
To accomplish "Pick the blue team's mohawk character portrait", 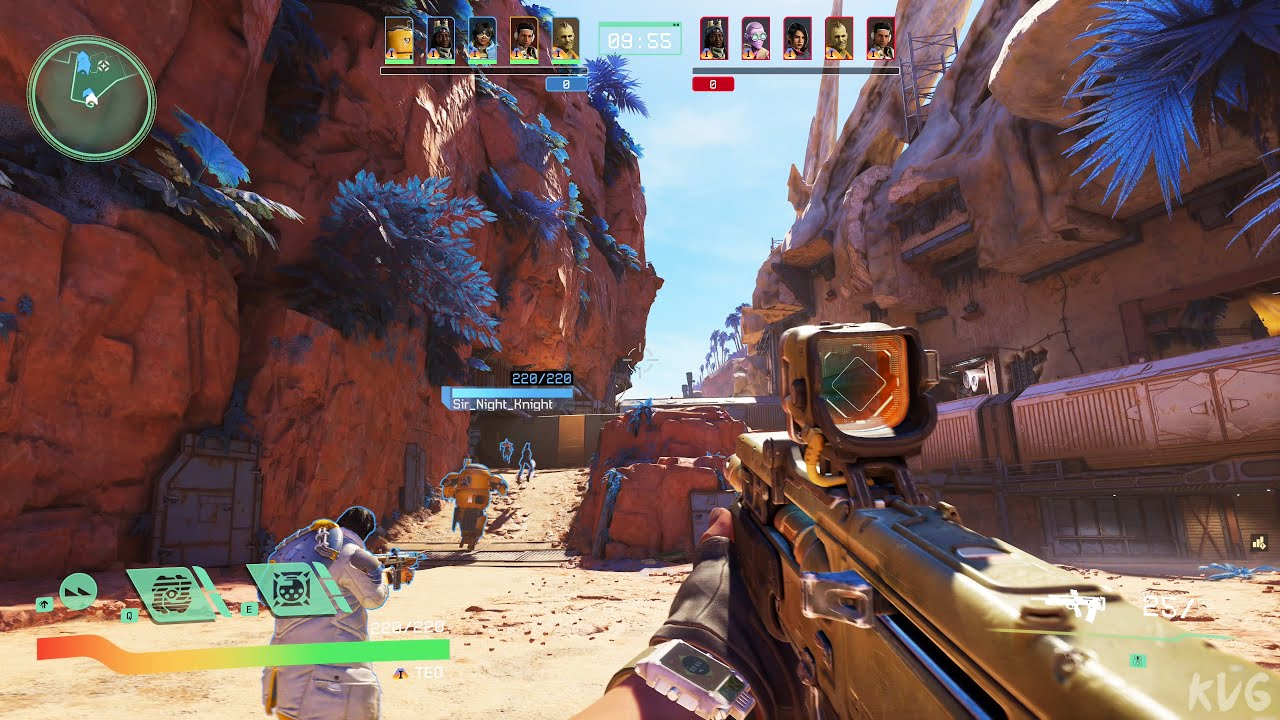I will [x=565, y=40].
